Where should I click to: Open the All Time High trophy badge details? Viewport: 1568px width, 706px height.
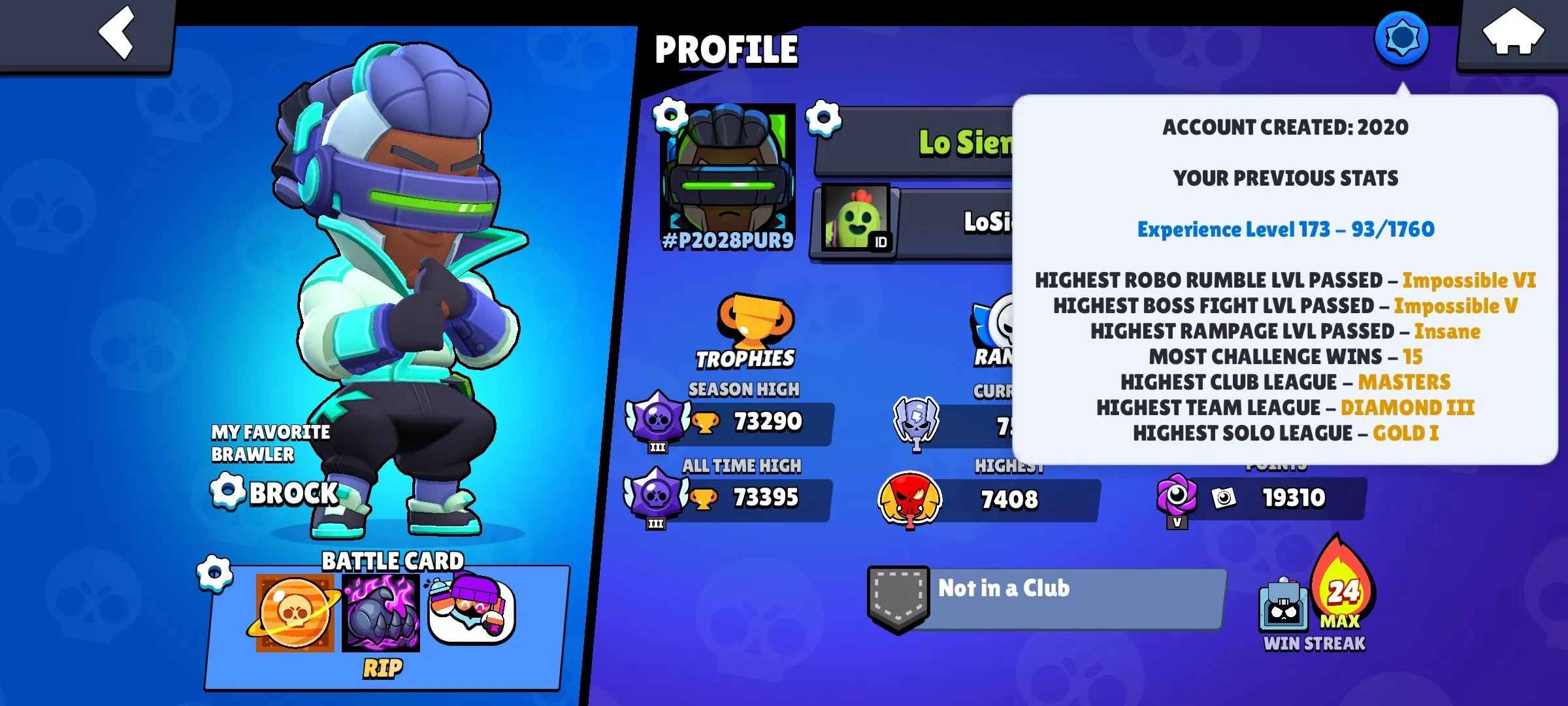coord(656,498)
